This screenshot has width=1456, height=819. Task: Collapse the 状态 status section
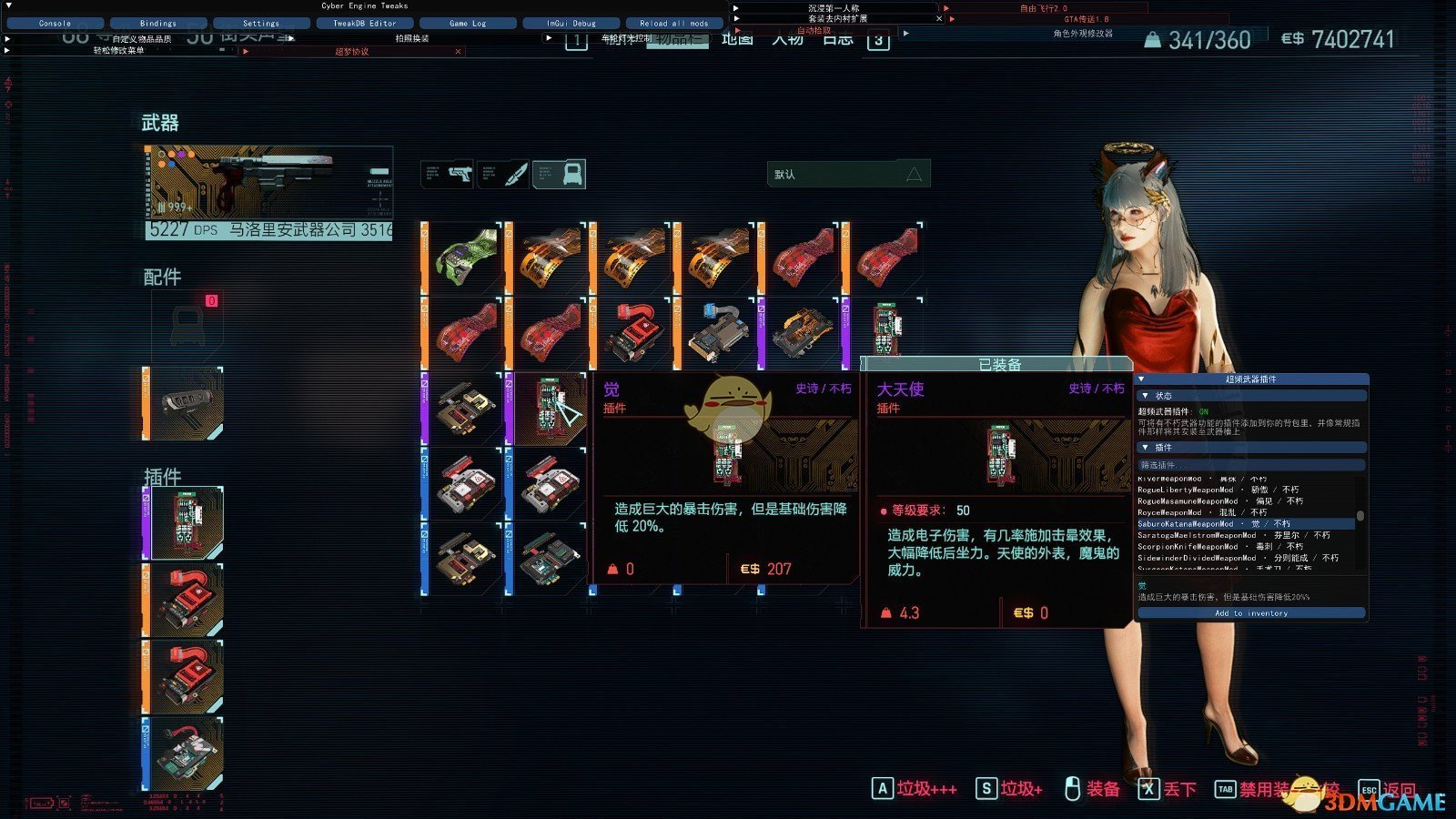point(1146,396)
